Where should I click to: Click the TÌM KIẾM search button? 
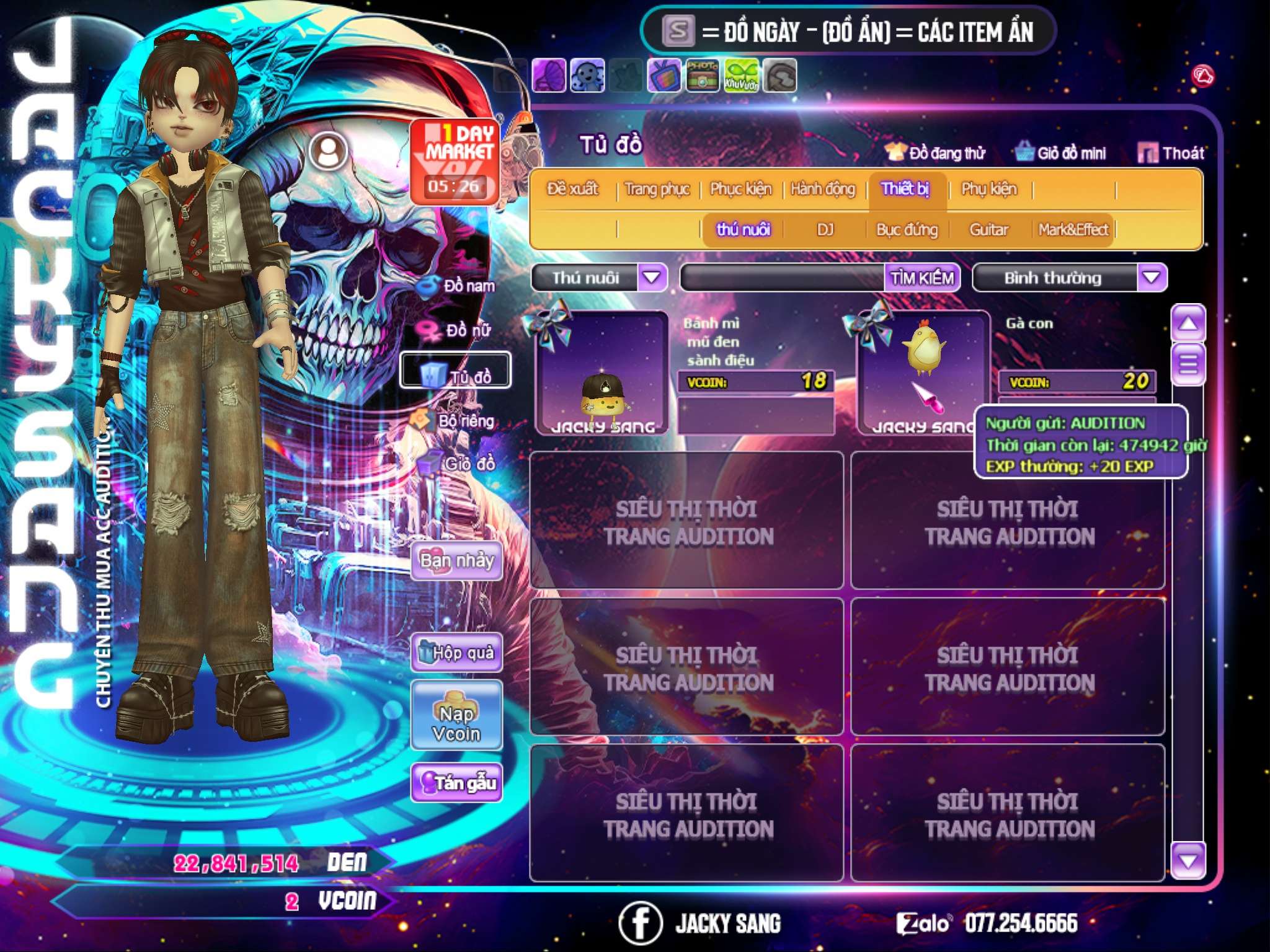click(x=921, y=278)
